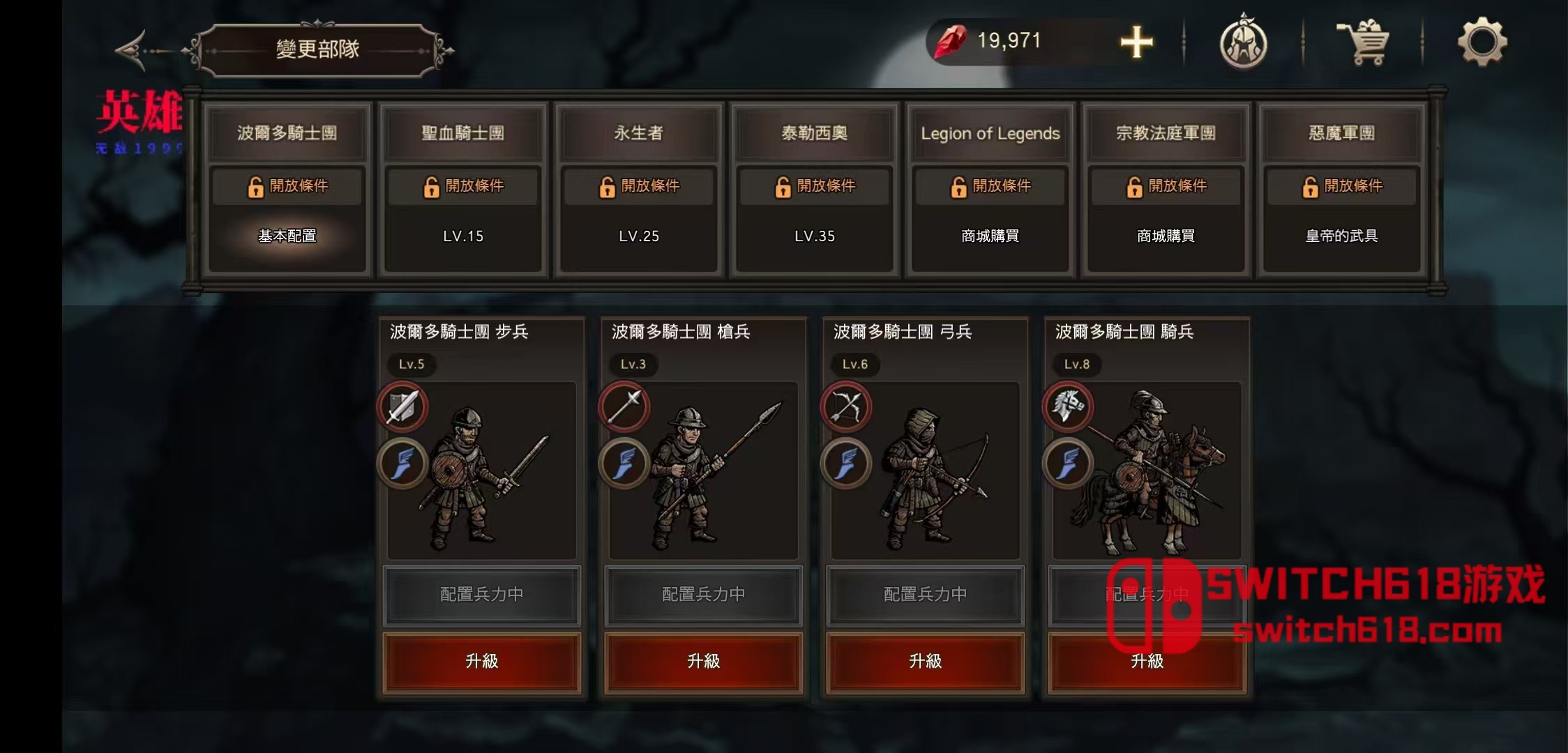The height and width of the screenshot is (753, 1568).
Task: Go back with the arrow button
Action: 133,50
